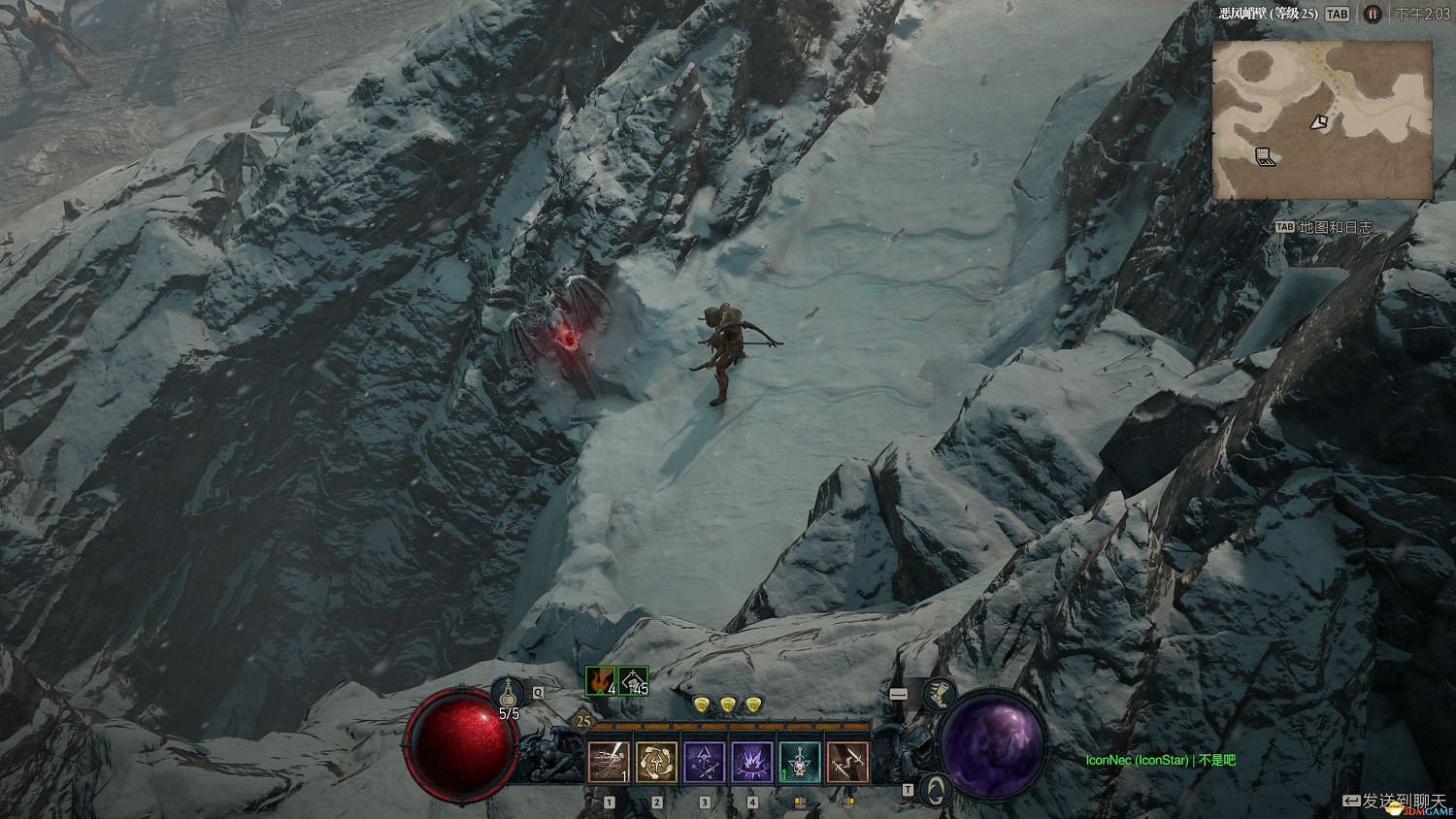The height and width of the screenshot is (819, 1456).
Task: Open the chat via 发送到聊天
Action: (1394, 800)
